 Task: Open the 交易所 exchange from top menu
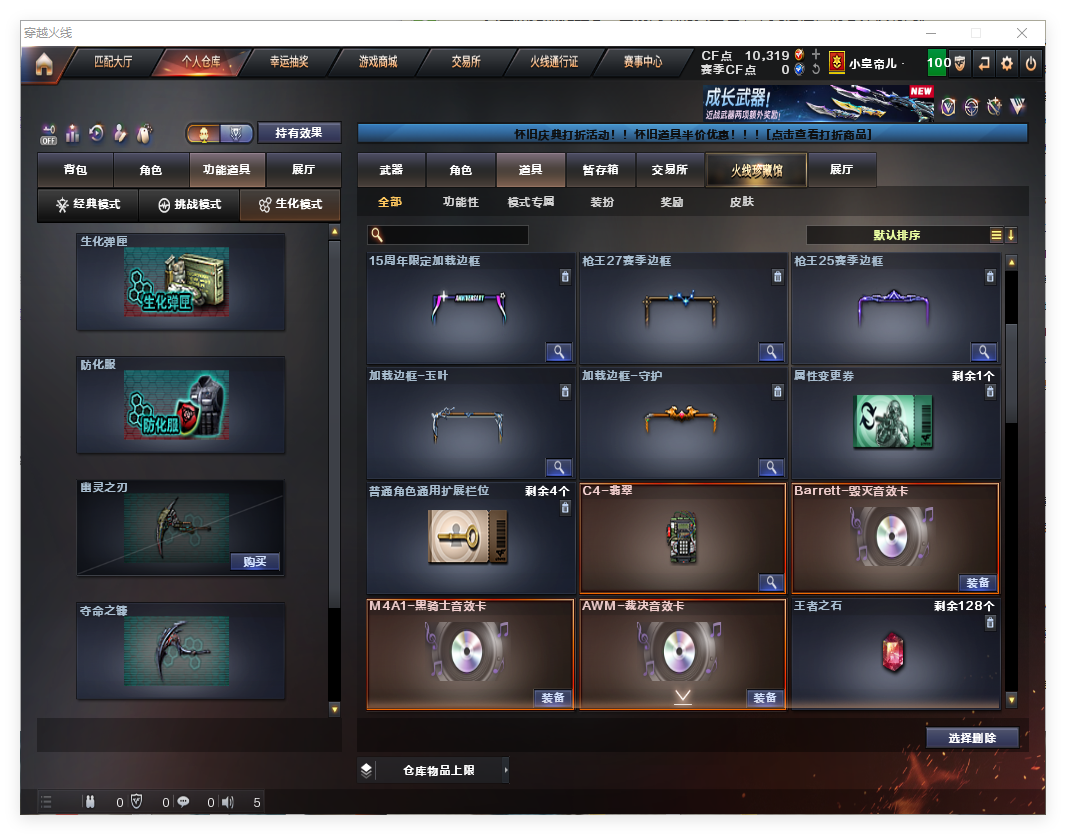(465, 62)
